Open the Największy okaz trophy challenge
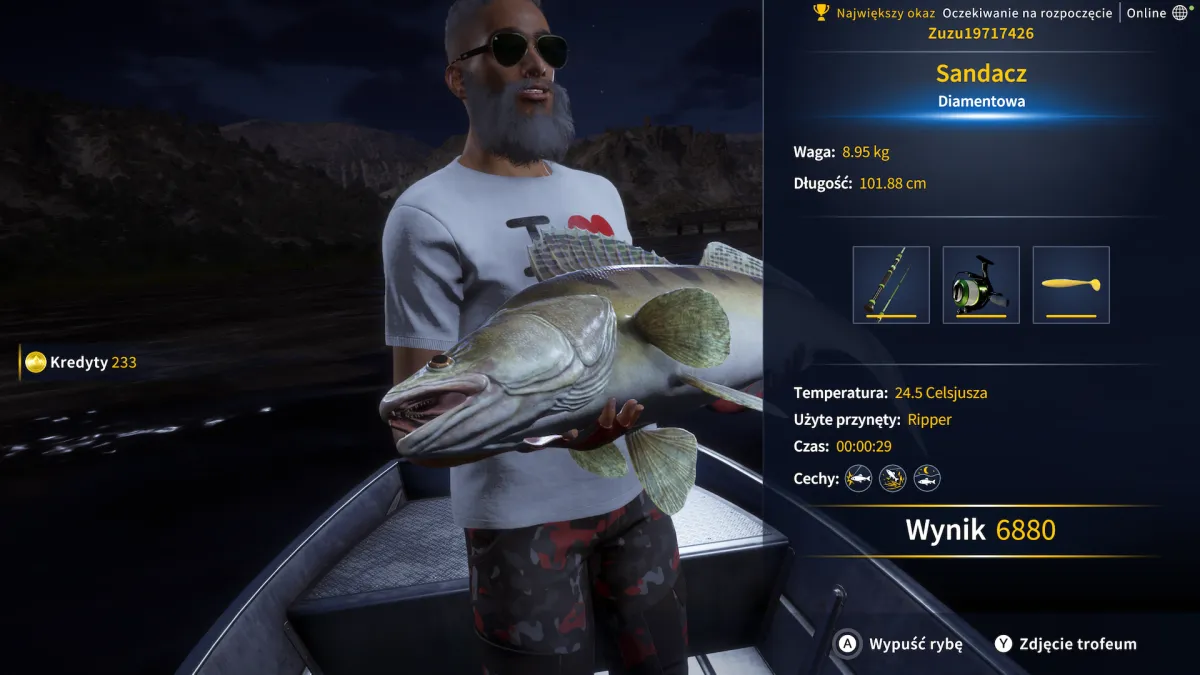The width and height of the screenshot is (1200, 675). (x=875, y=13)
